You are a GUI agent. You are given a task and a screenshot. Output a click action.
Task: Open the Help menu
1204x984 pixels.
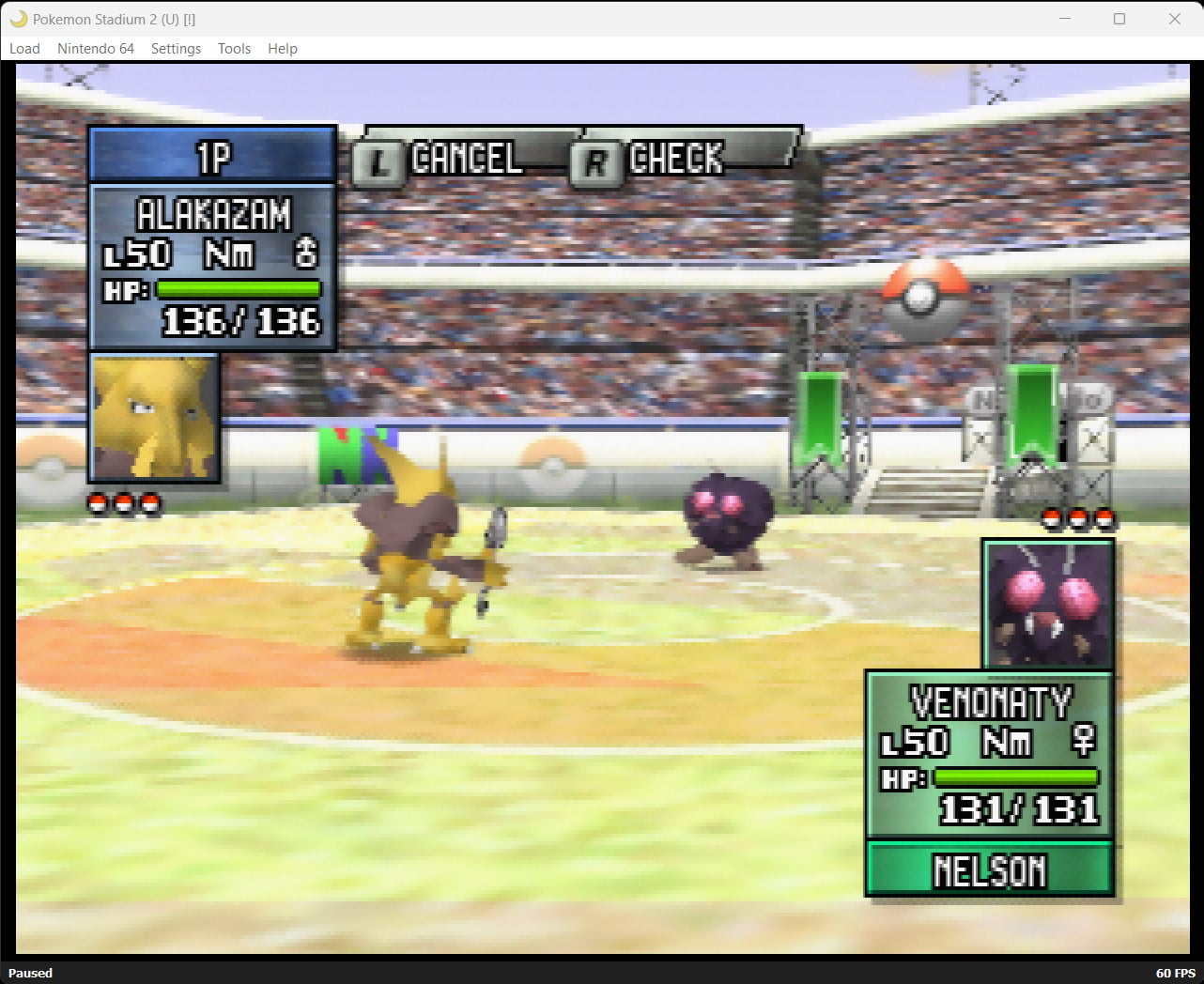coord(282,48)
